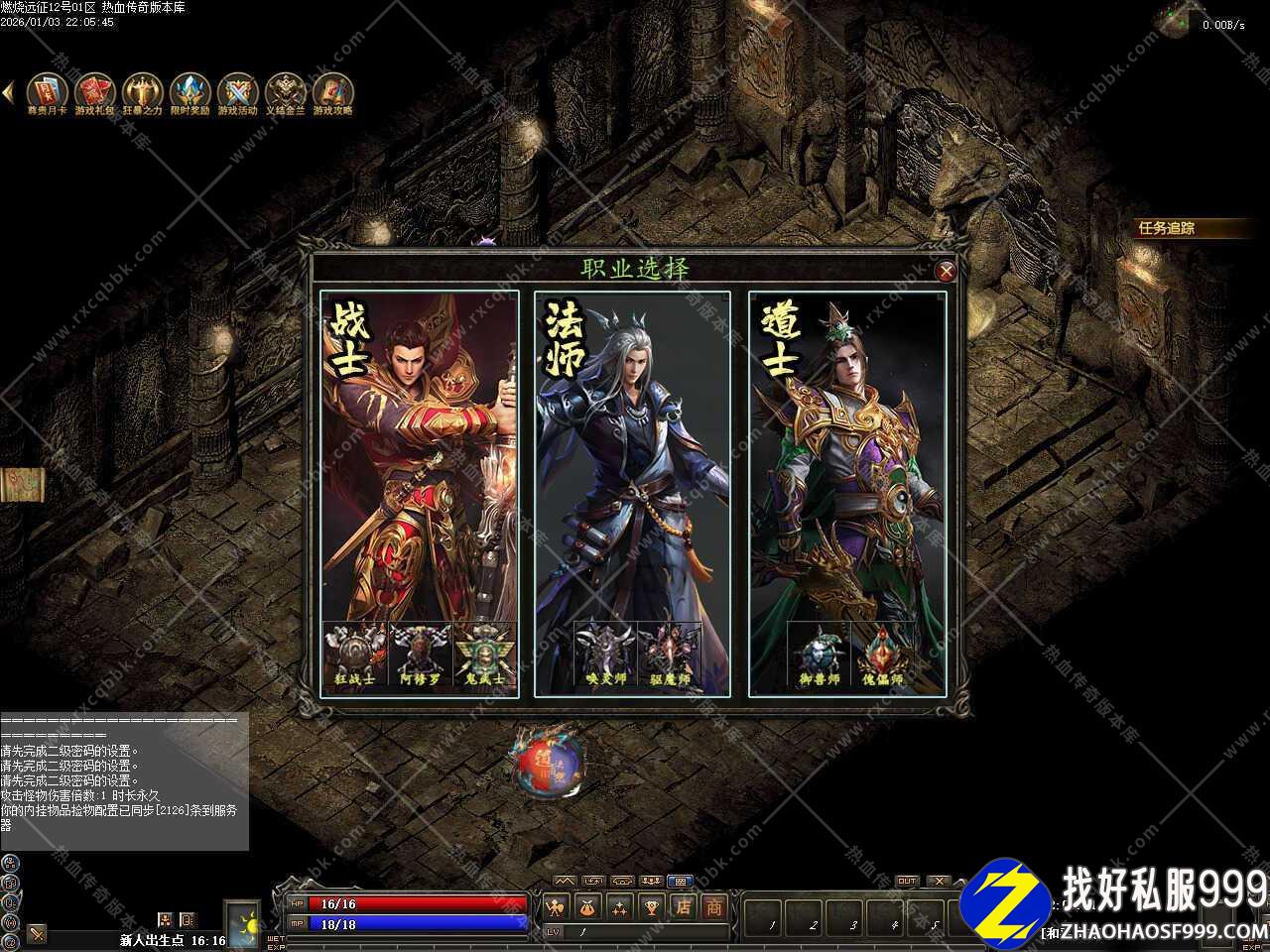
Task: Choose the 唤灵师 subclass emblem
Action: pos(605,654)
